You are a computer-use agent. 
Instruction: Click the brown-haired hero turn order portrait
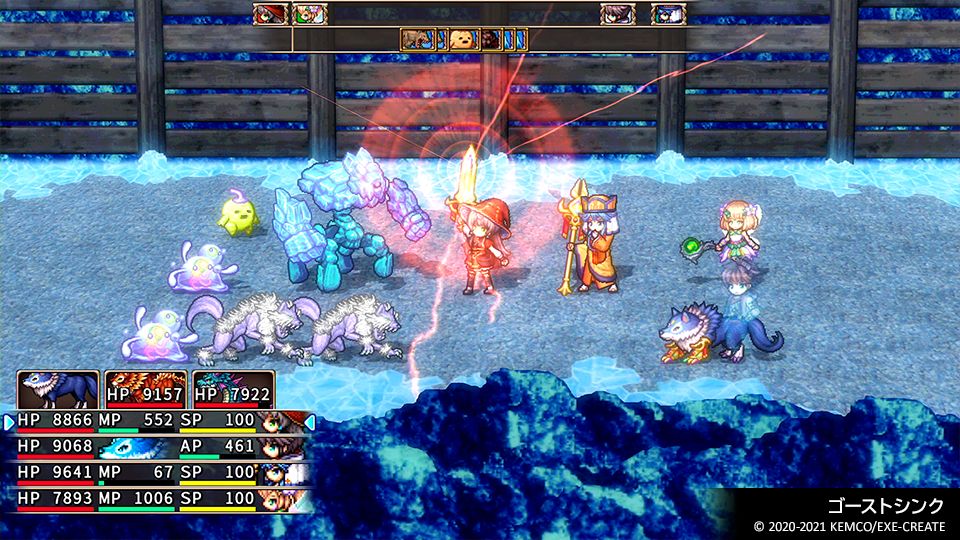(x=617, y=14)
